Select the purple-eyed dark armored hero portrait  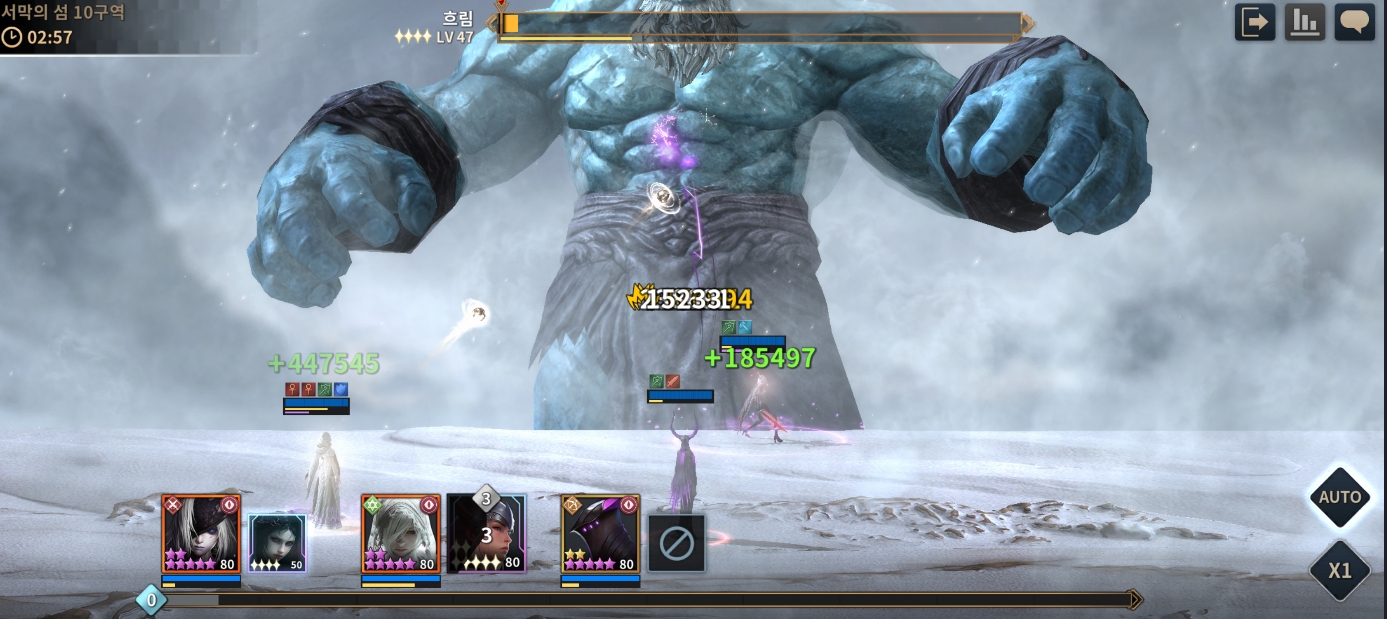600,533
